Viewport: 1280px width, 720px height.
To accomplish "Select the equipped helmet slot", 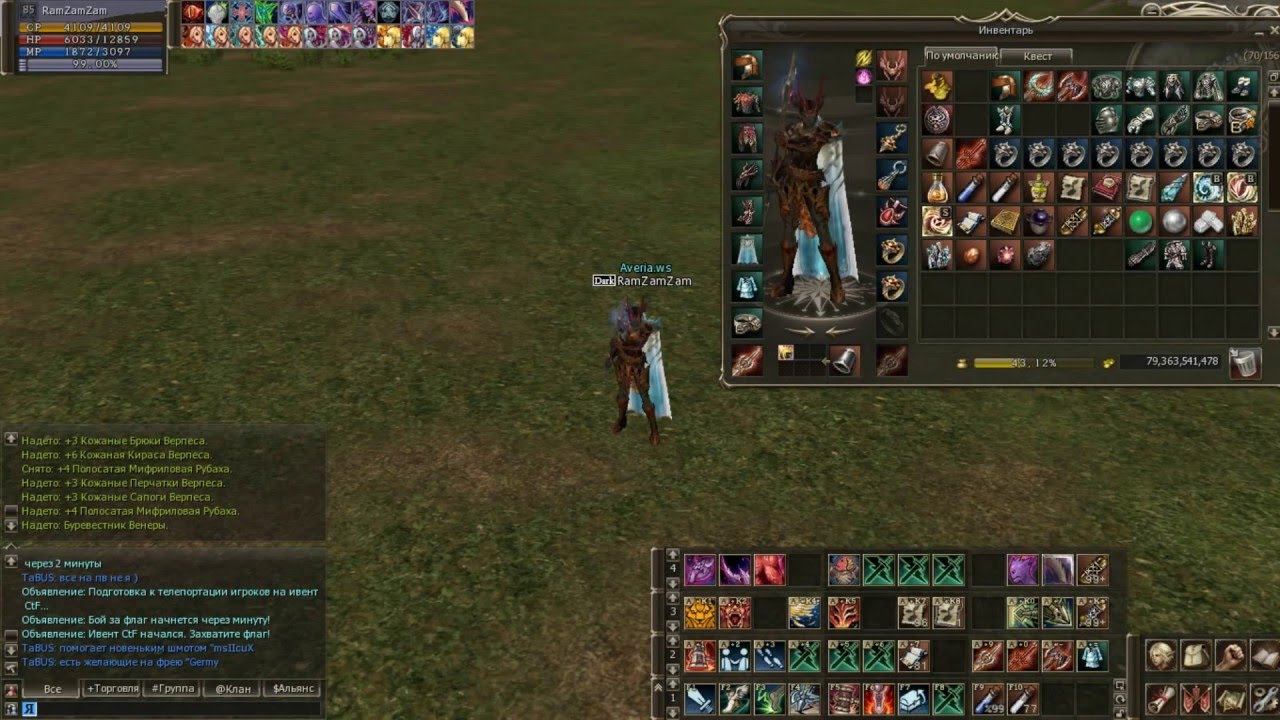I will click(x=746, y=67).
